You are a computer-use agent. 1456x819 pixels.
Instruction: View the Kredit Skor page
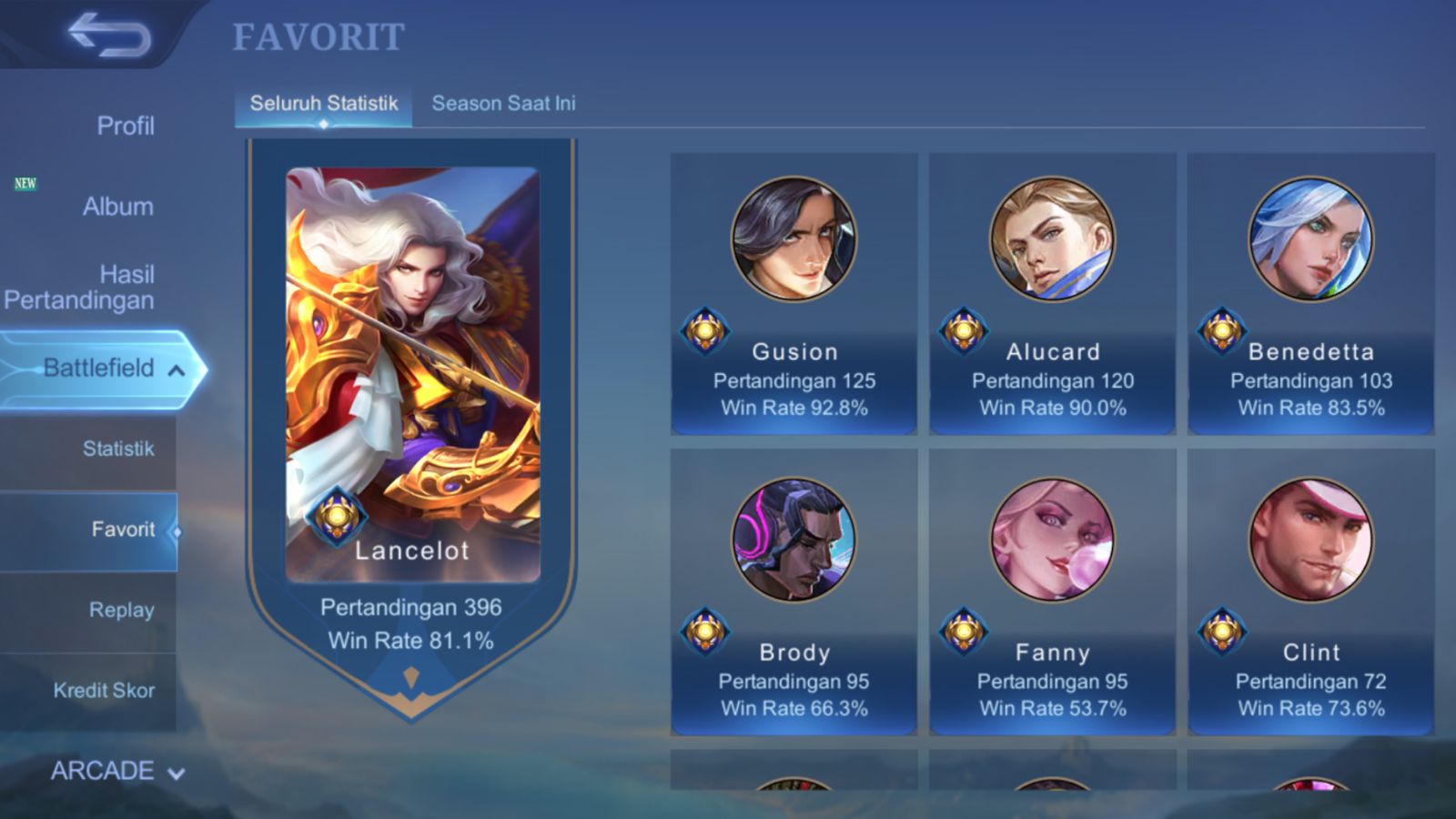104,691
